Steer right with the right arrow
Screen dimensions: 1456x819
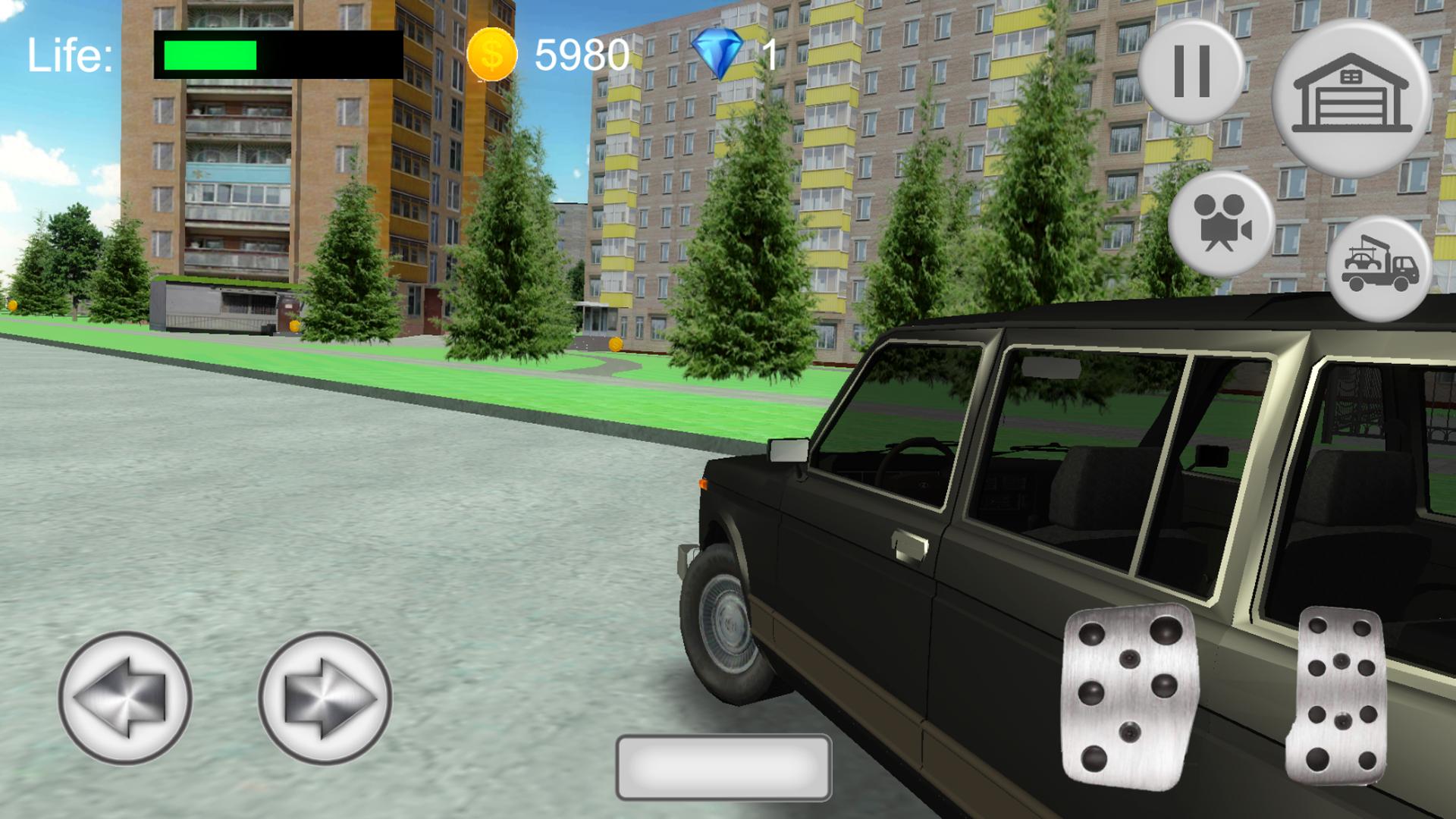pyautogui.click(x=325, y=697)
